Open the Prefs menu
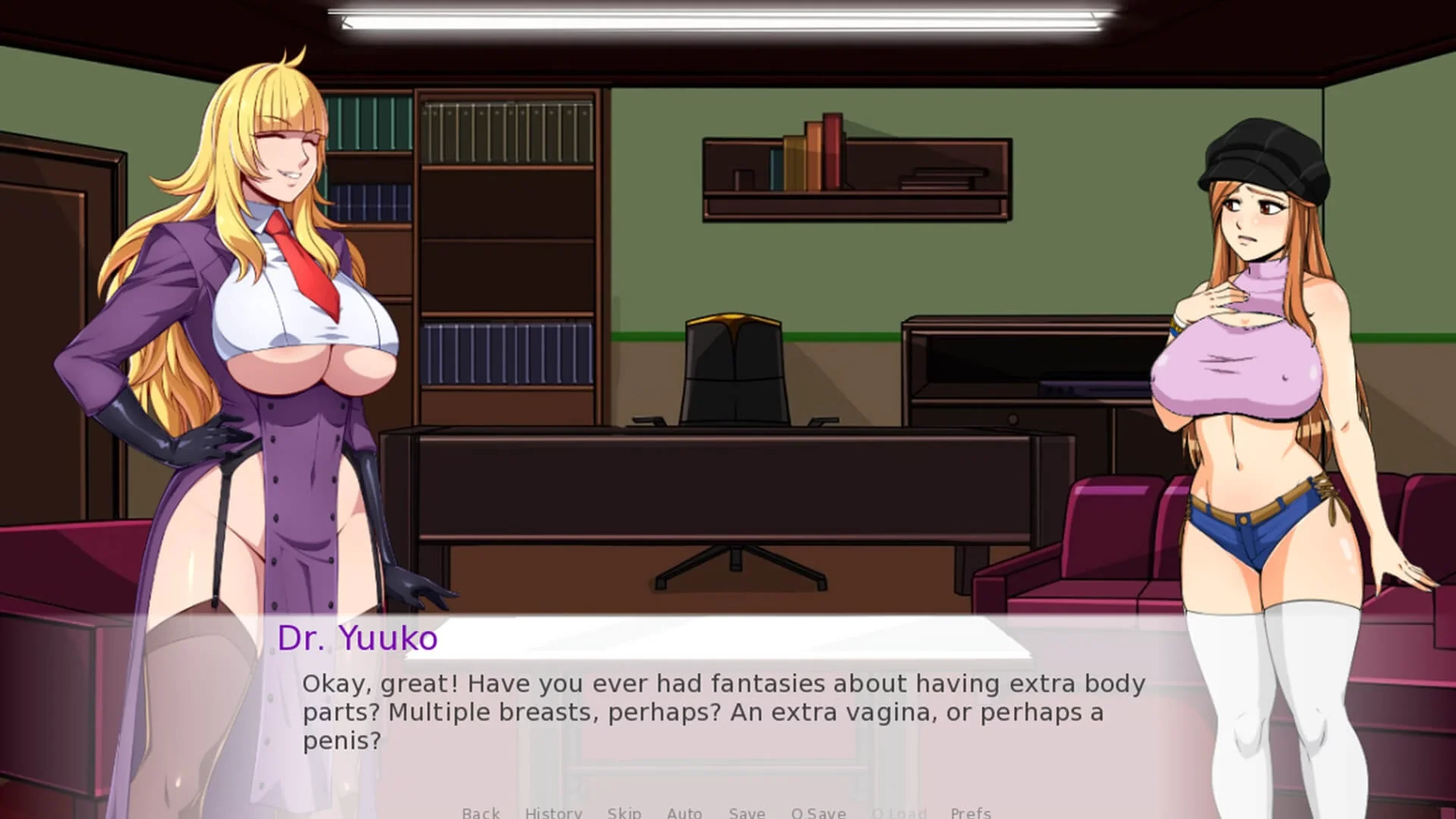This screenshot has height=819, width=1456. click(970, 812)
